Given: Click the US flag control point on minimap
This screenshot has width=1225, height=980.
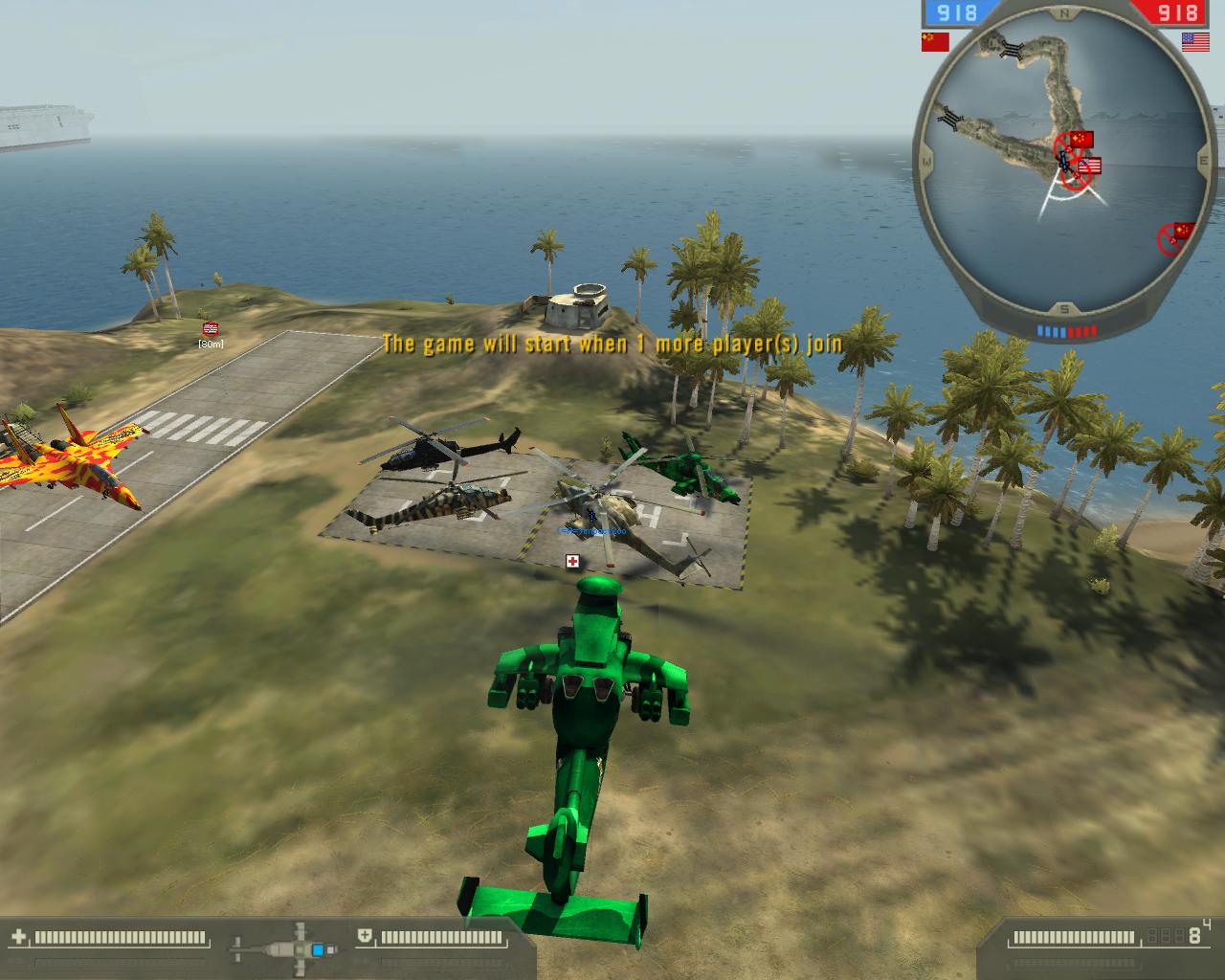Looking at the screenshot, I should 1090,167.
